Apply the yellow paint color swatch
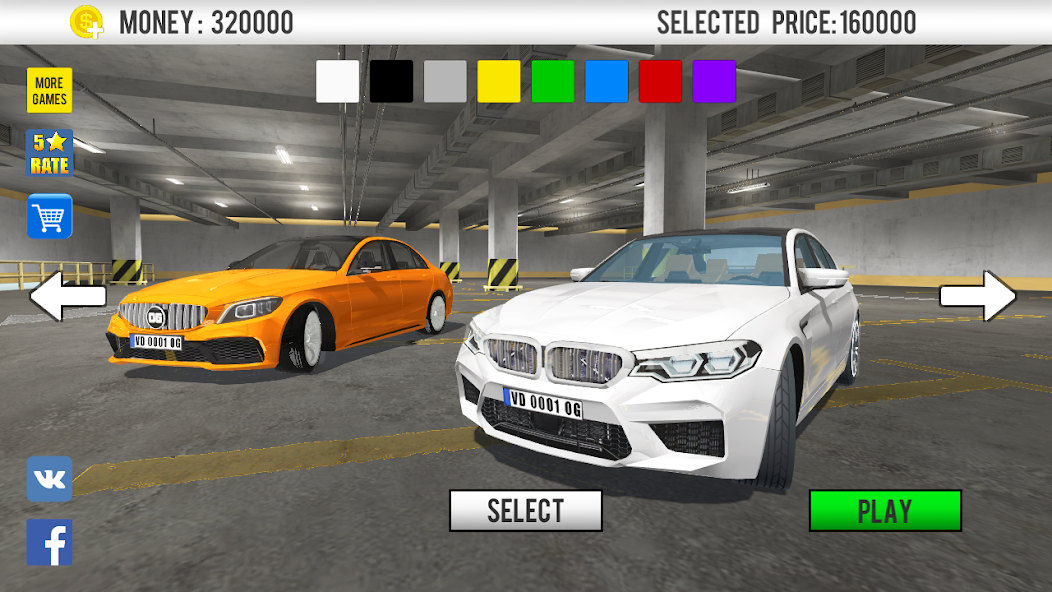The height and width of the screenshot is (592, 1052). pyautogui.click(x=499, y=81)
